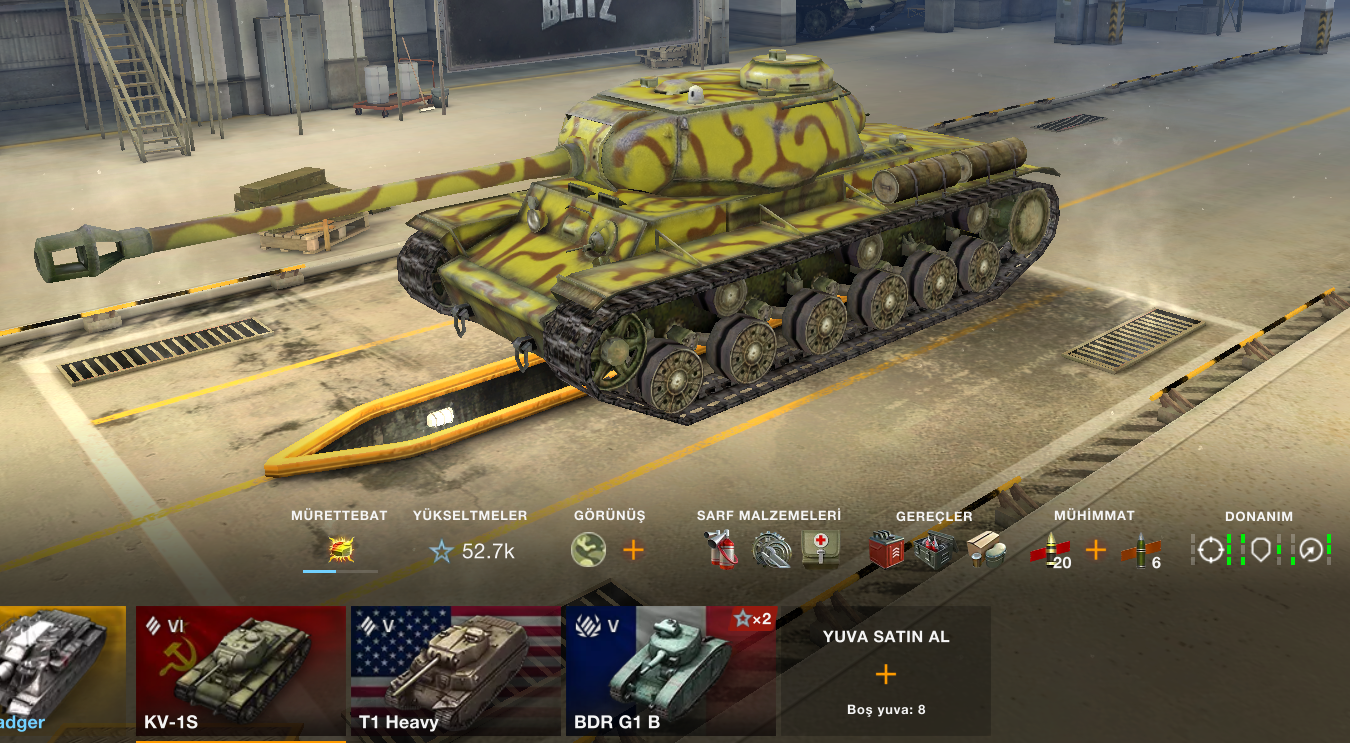Open the shield equipment slot
Image resolution: width=1350 pixels, height=743 pixels.
click(x=1260, y=549)
